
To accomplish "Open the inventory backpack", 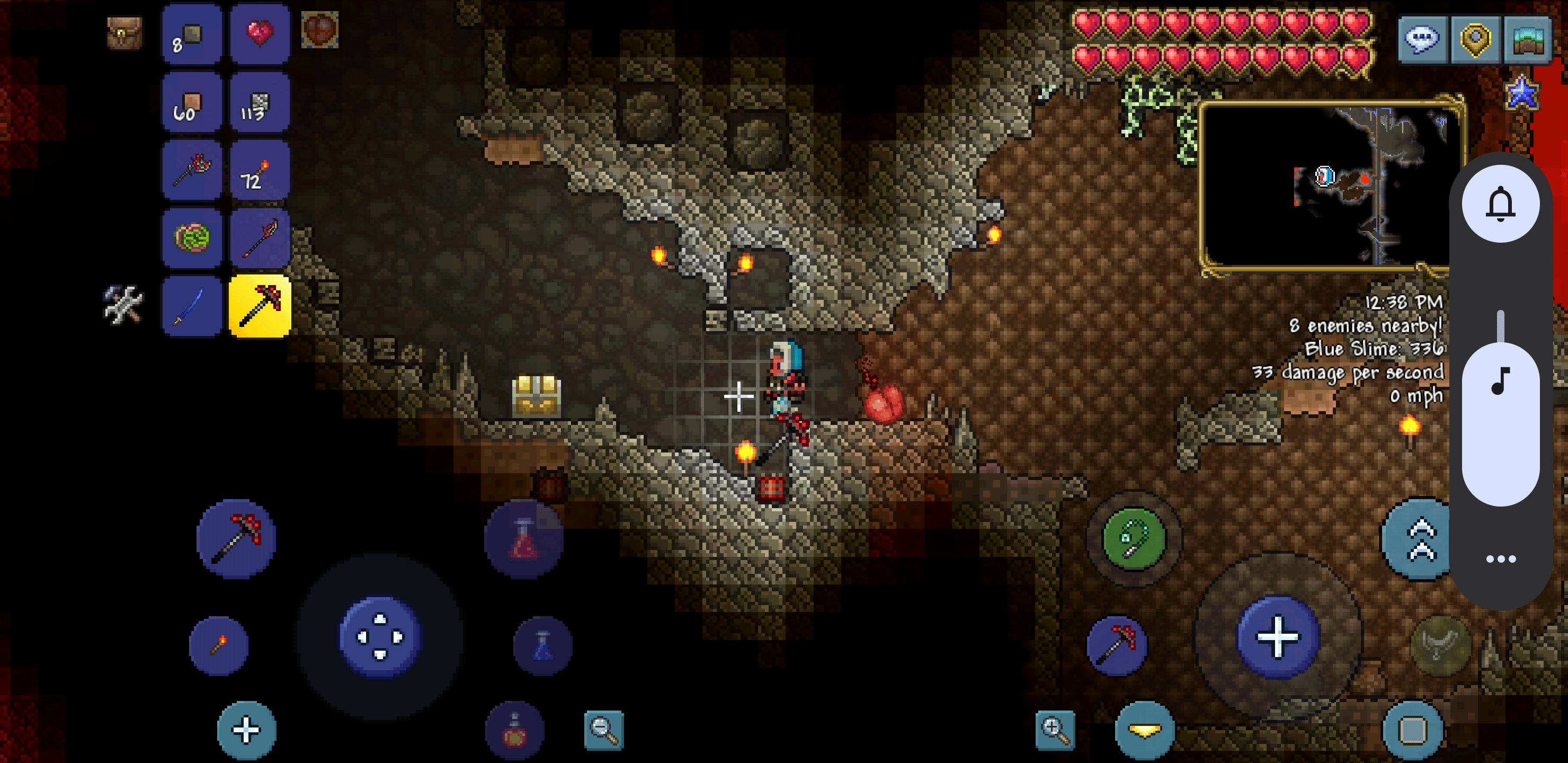I will coord(125,33).
